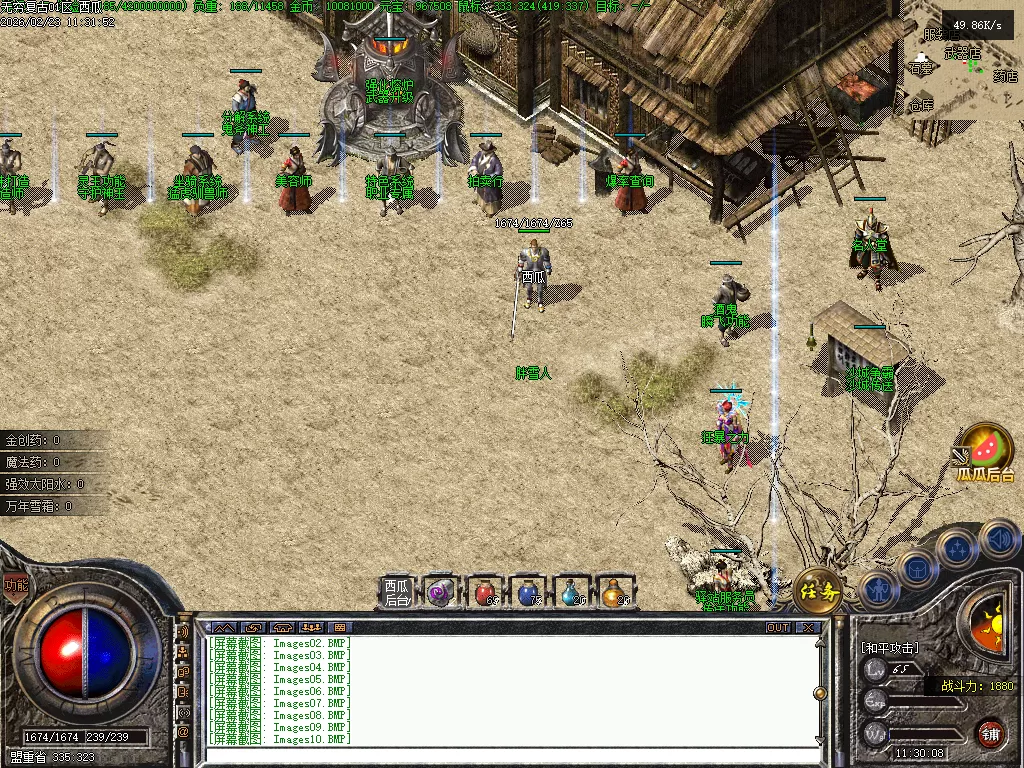Toggle the sound speaker button

pyautogui.click(x=999, y=540)
